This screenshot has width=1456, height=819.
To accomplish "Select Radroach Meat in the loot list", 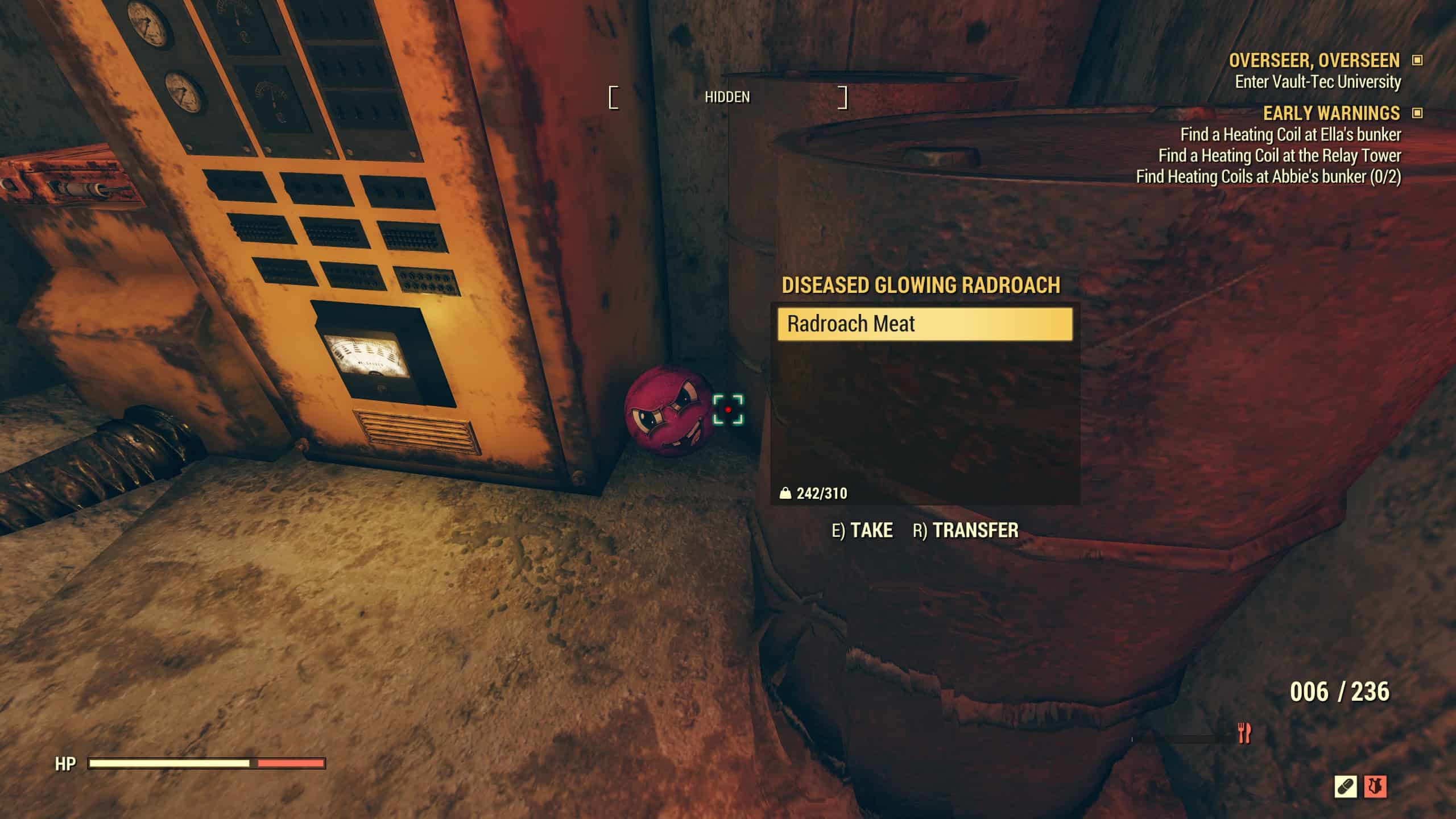I will coord(925,324).
